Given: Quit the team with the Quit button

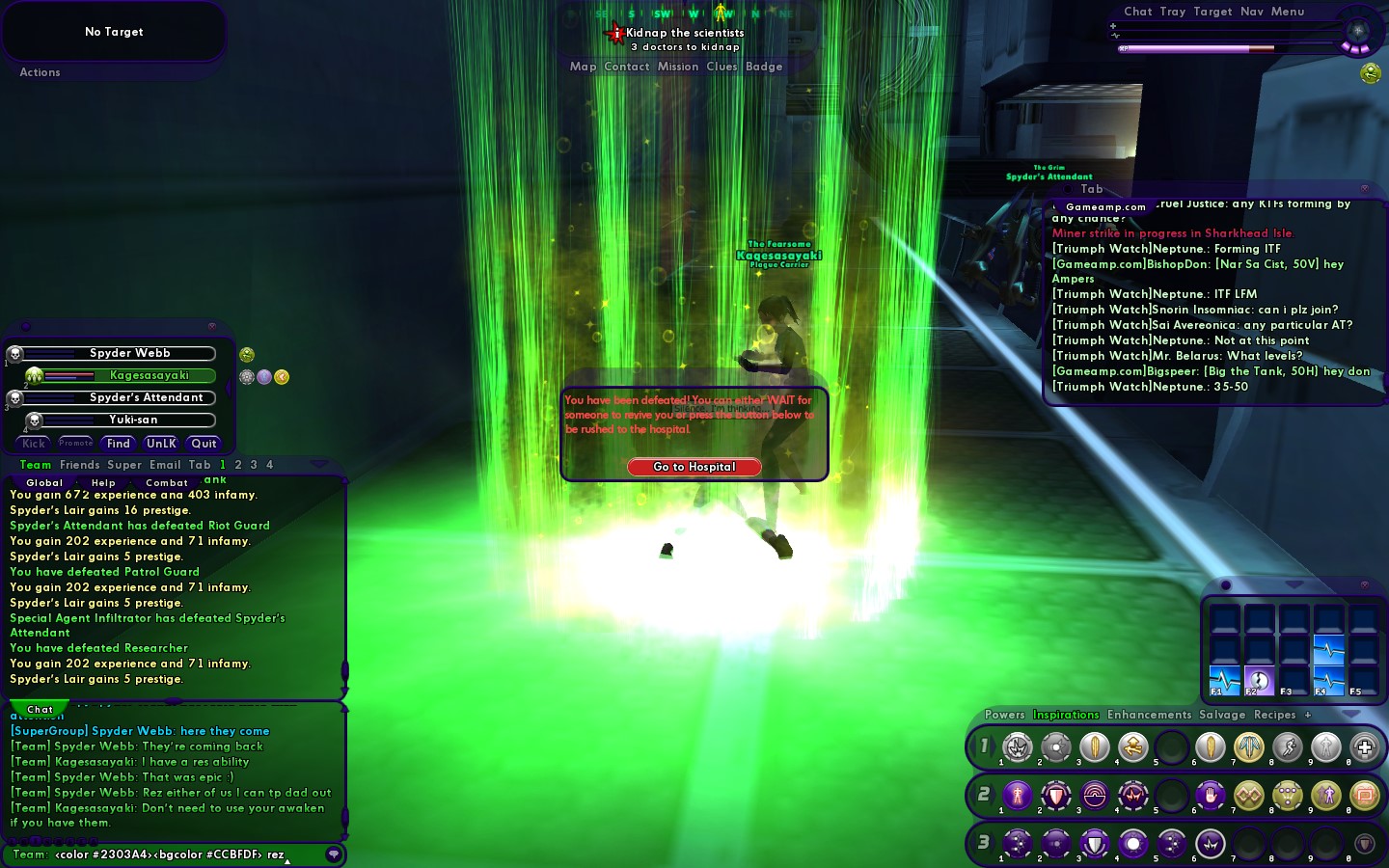Looking at the screenshot, I should pos(204,444).
